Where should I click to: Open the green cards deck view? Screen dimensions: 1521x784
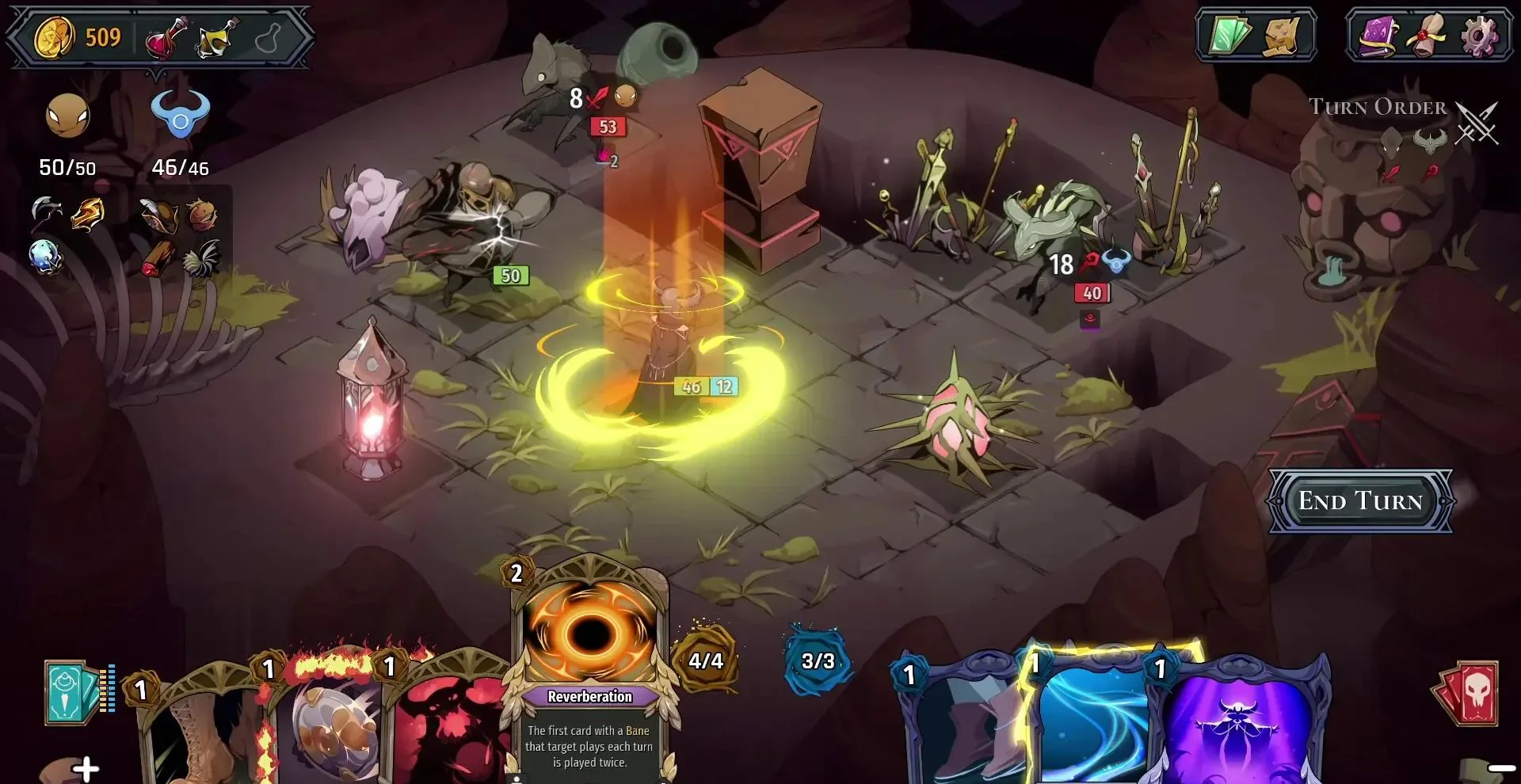pos(1229,36)
